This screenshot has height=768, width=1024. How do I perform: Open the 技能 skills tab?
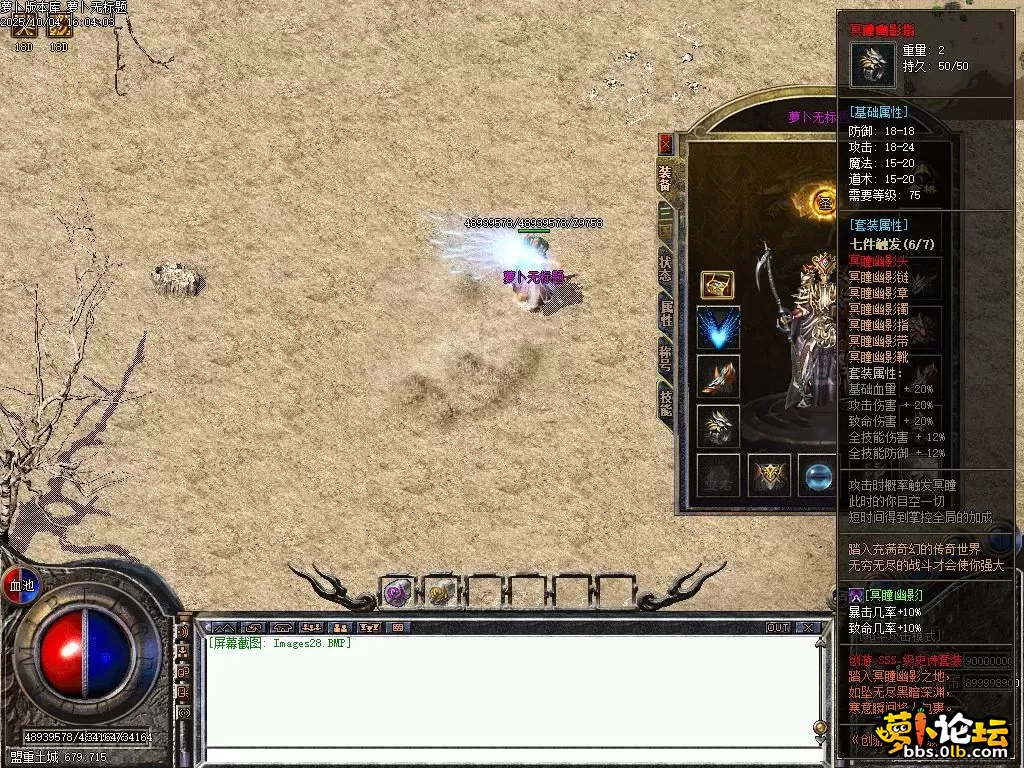(665, 403)
